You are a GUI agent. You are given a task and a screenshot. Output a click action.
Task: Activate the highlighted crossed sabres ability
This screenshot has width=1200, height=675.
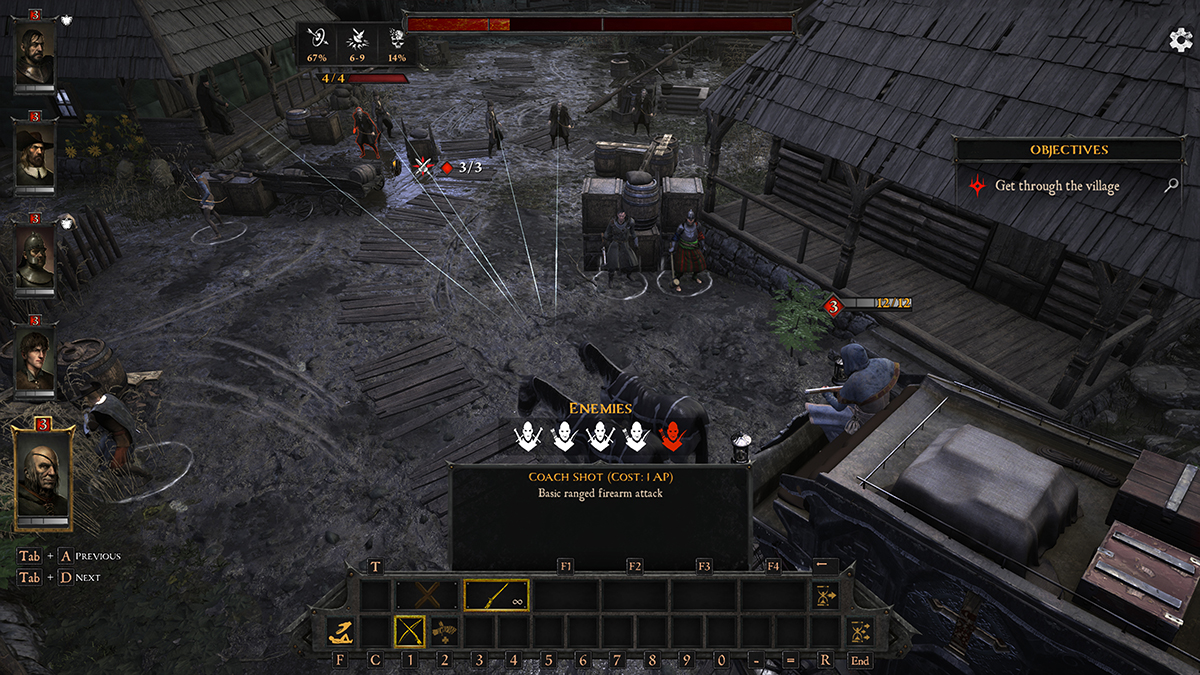409,632
